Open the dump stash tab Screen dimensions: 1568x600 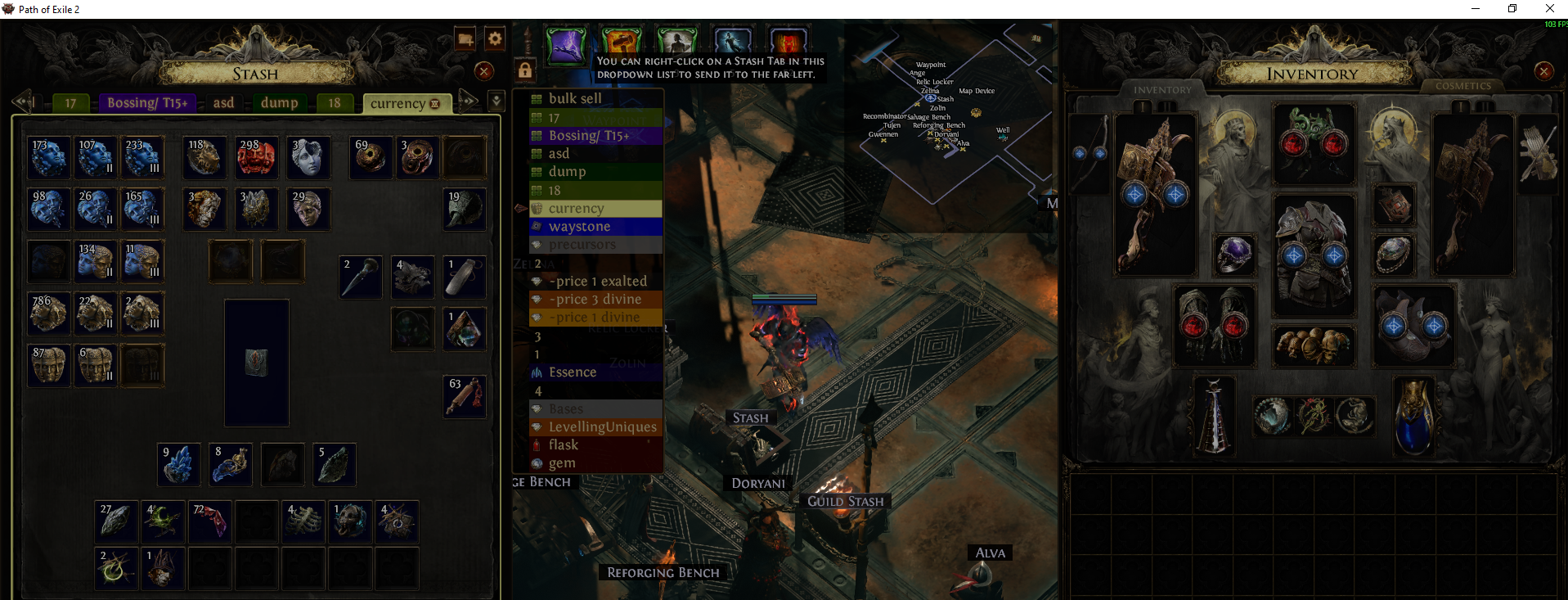[x=279, y=103]
